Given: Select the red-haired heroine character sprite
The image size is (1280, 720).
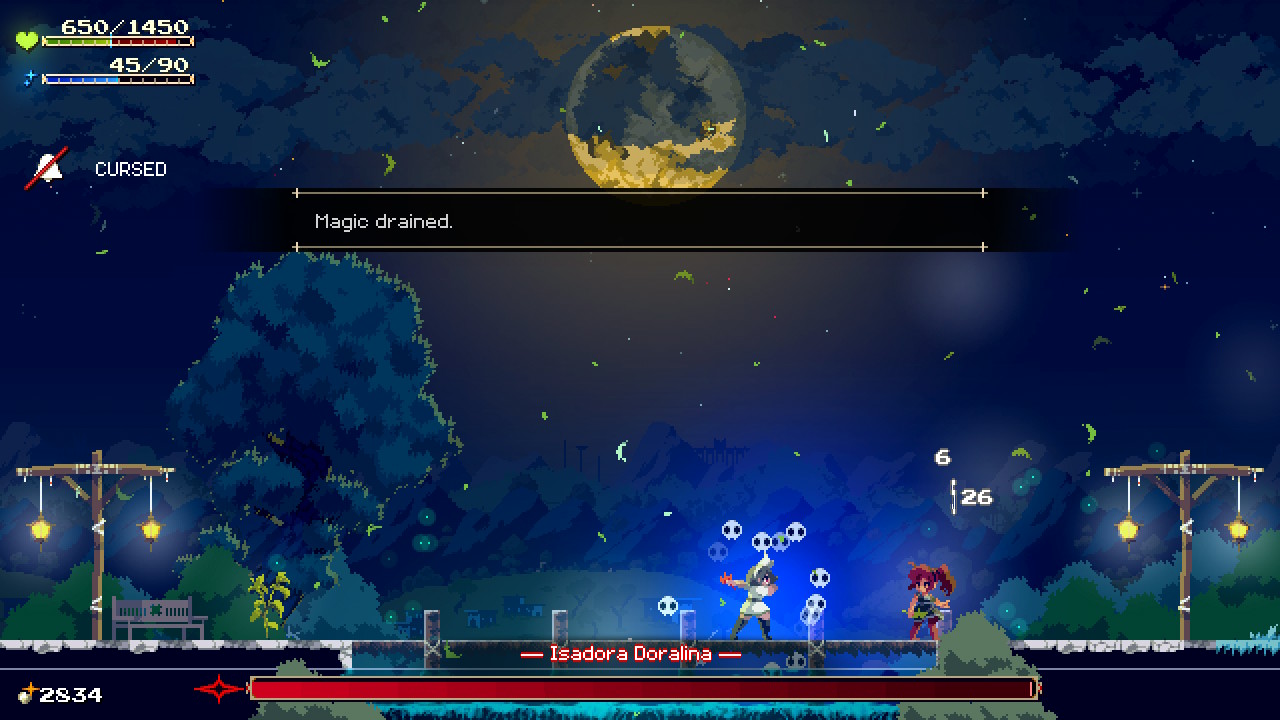Looking at the screenshot, I should (x=927, y=599).
